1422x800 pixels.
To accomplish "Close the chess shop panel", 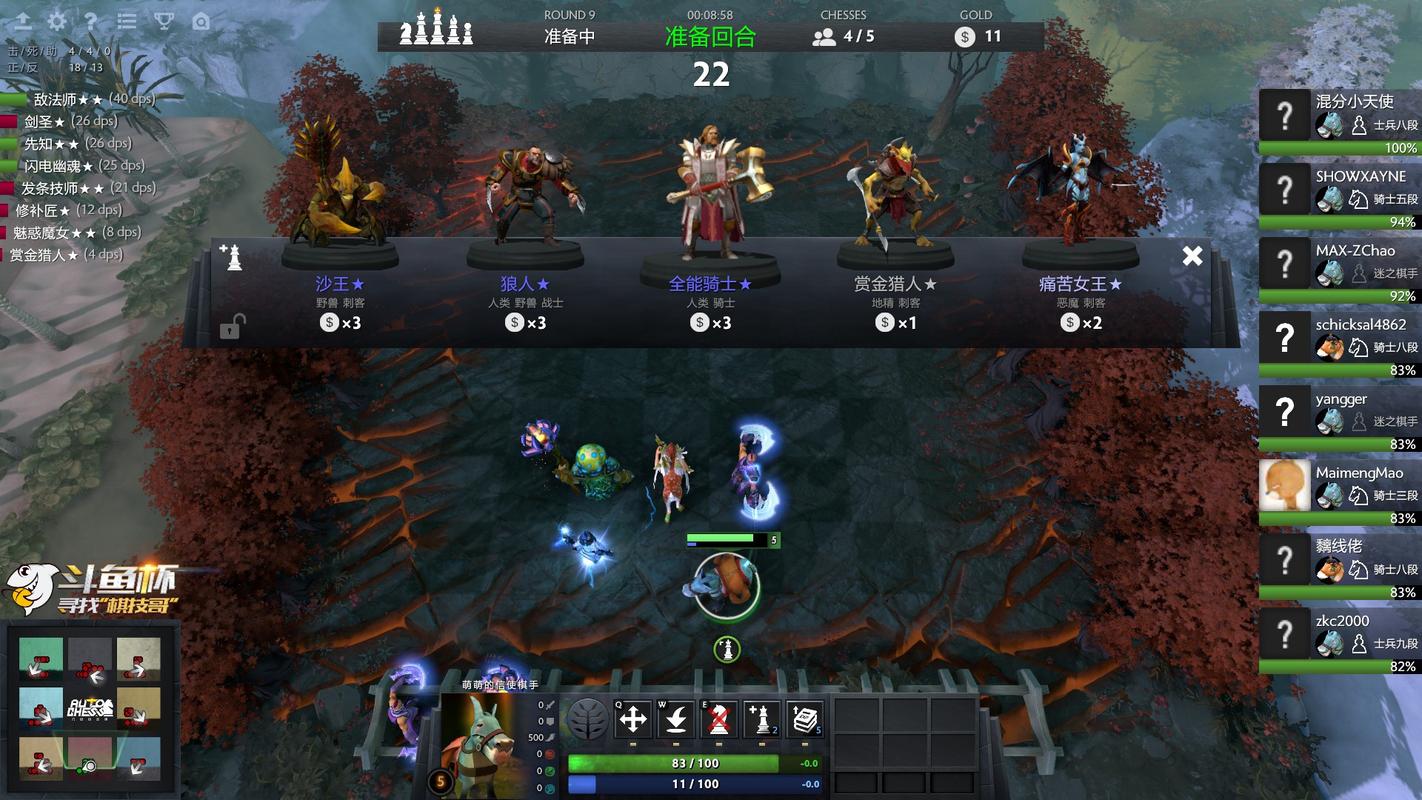I will point(1192,256).
